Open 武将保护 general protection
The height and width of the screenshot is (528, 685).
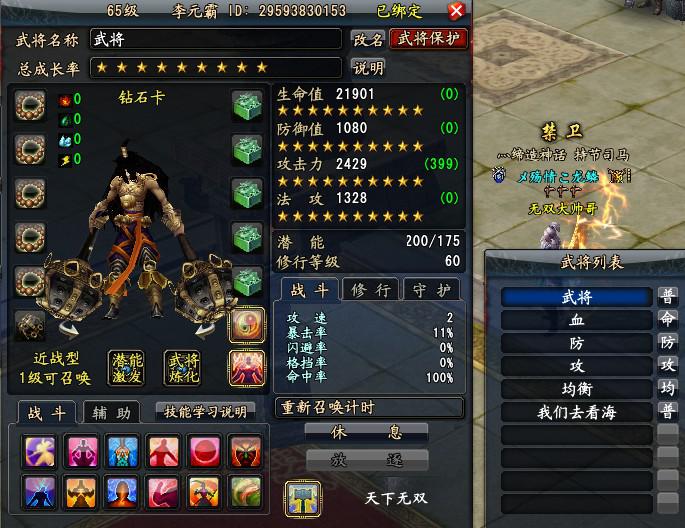coord(427,39)
